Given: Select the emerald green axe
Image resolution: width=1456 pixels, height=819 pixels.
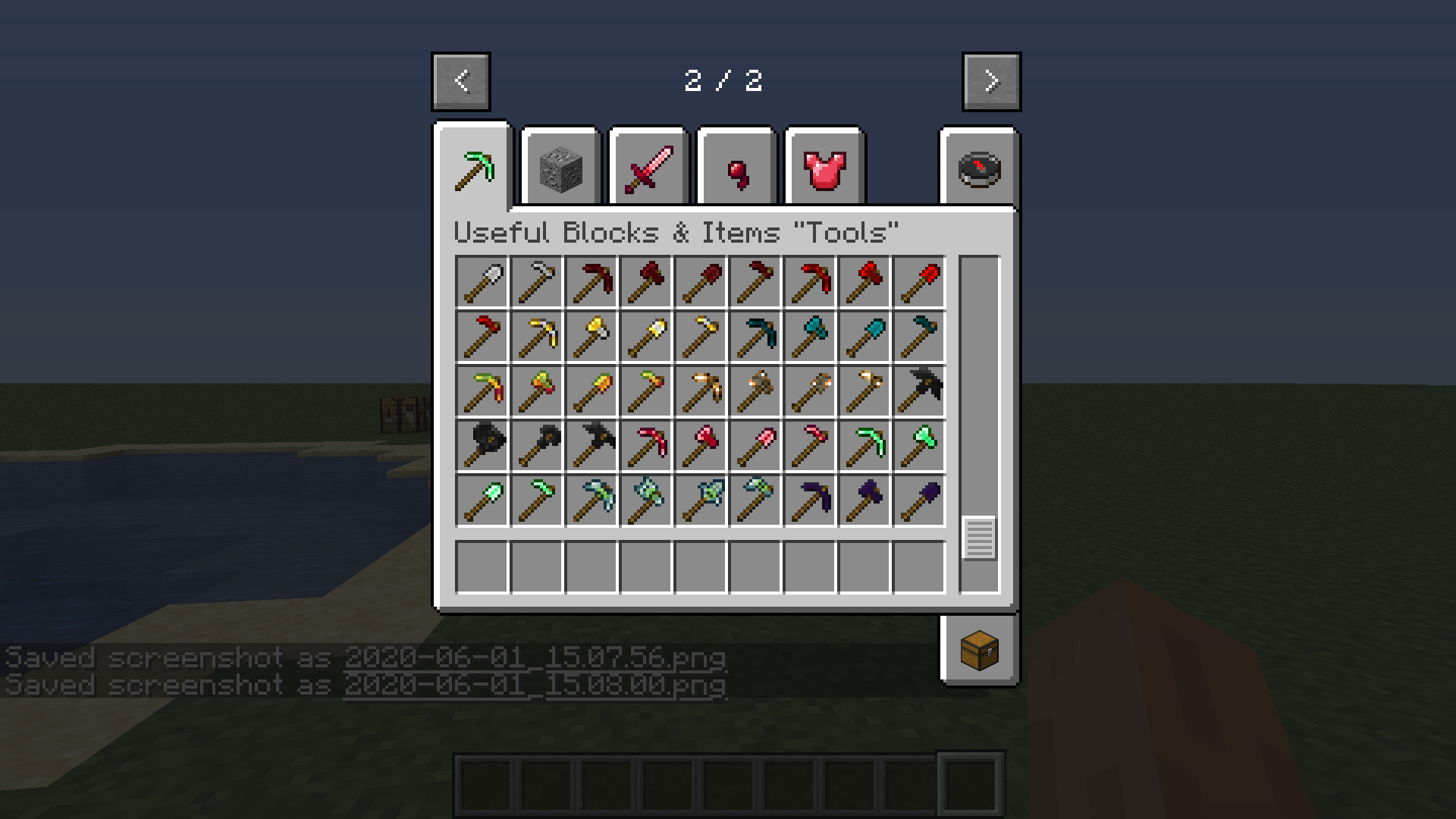Looking at the screenshot, I should tap(919, 445).
